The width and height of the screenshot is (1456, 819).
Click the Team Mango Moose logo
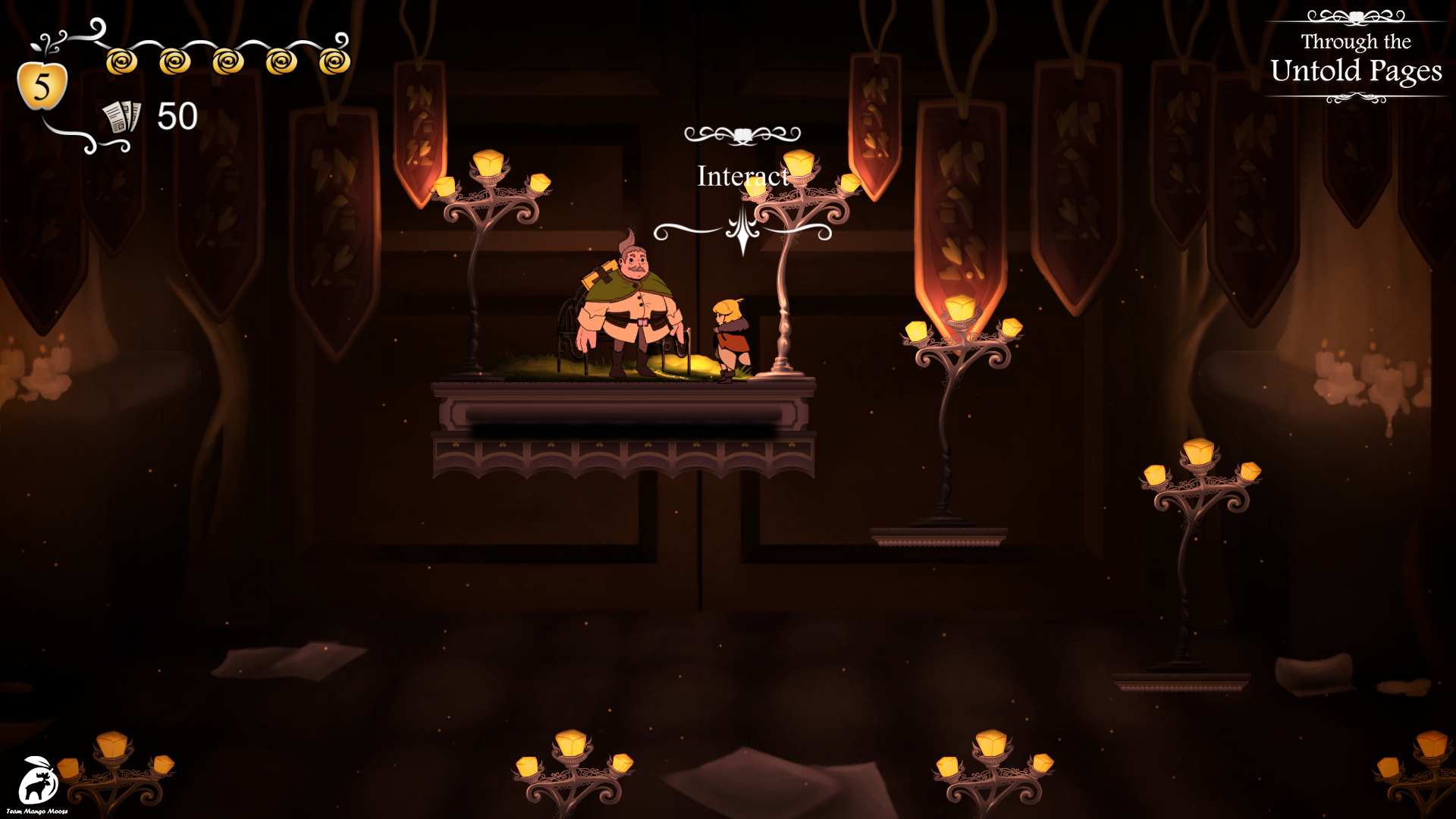click(x=36, y=783)
